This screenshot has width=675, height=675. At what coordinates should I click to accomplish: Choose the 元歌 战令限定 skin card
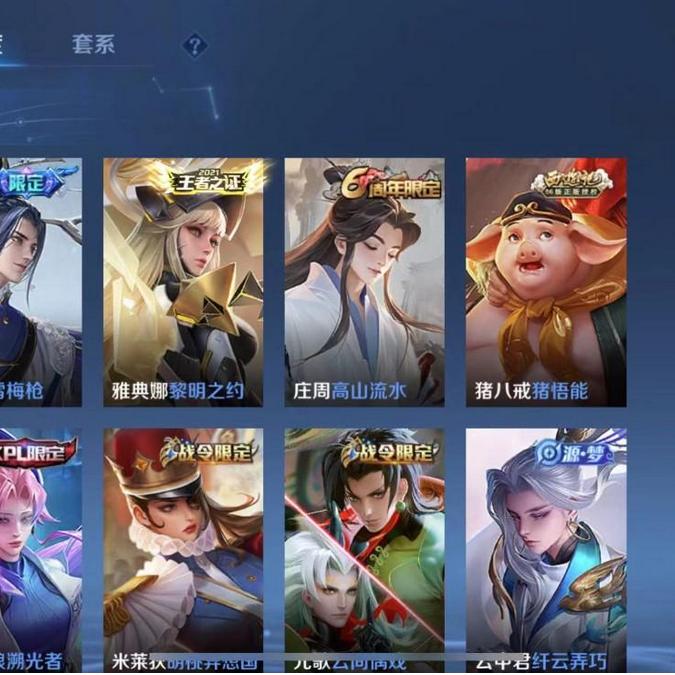[364, 550]
